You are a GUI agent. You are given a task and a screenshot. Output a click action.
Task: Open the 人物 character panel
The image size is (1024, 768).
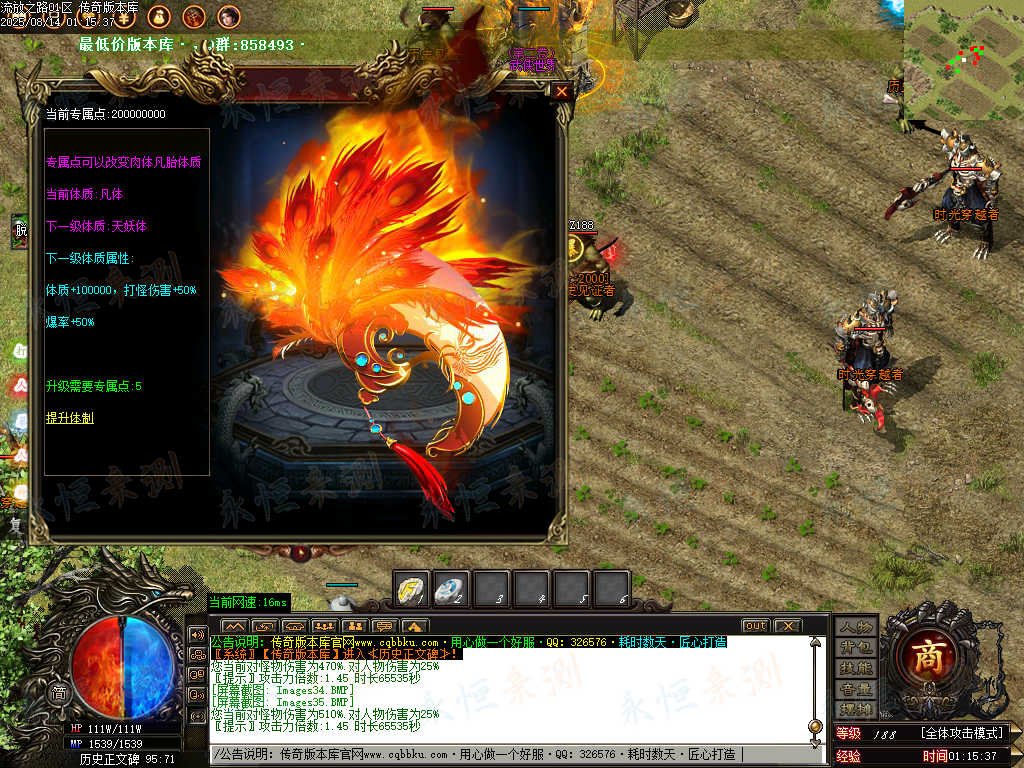point(856,627)
